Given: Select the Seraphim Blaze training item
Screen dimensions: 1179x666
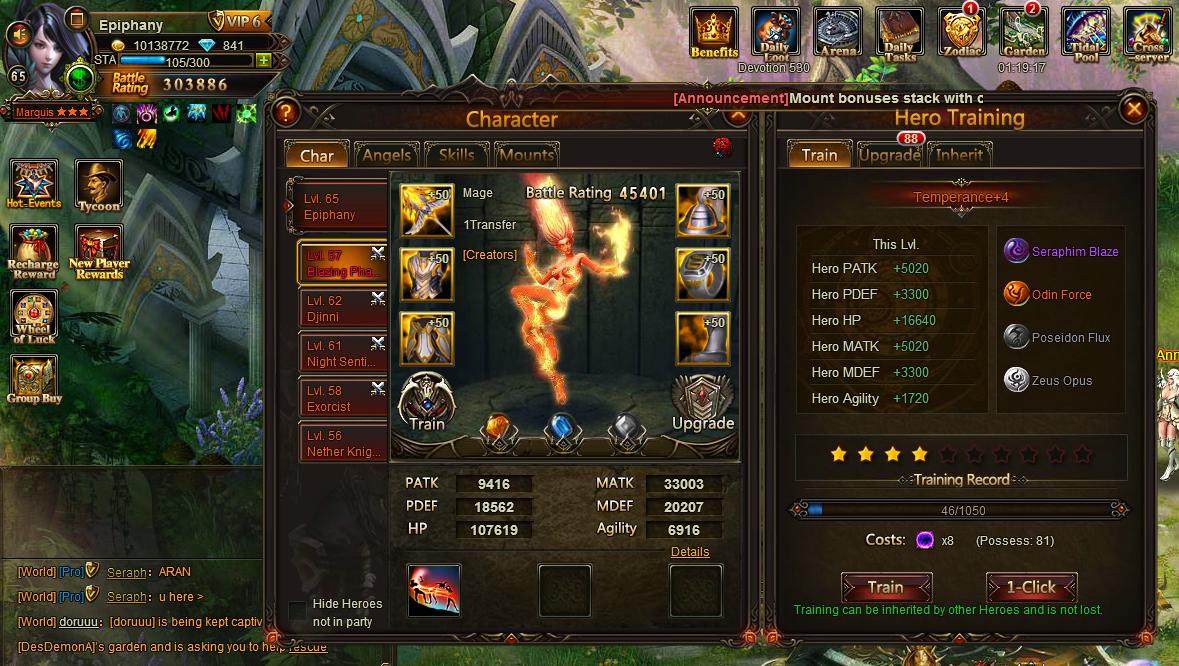Looking at the screenshot, I should (1017, 252).
